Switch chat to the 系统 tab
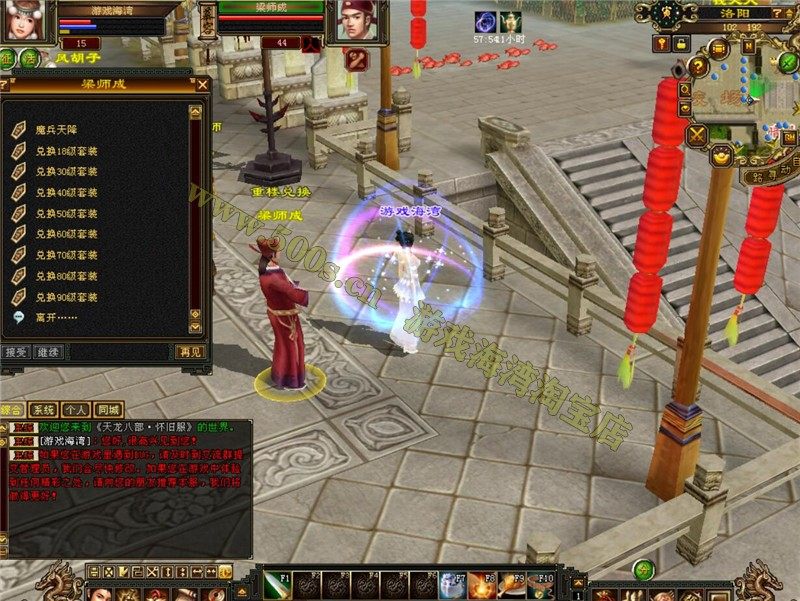 (x=43, y=410)
